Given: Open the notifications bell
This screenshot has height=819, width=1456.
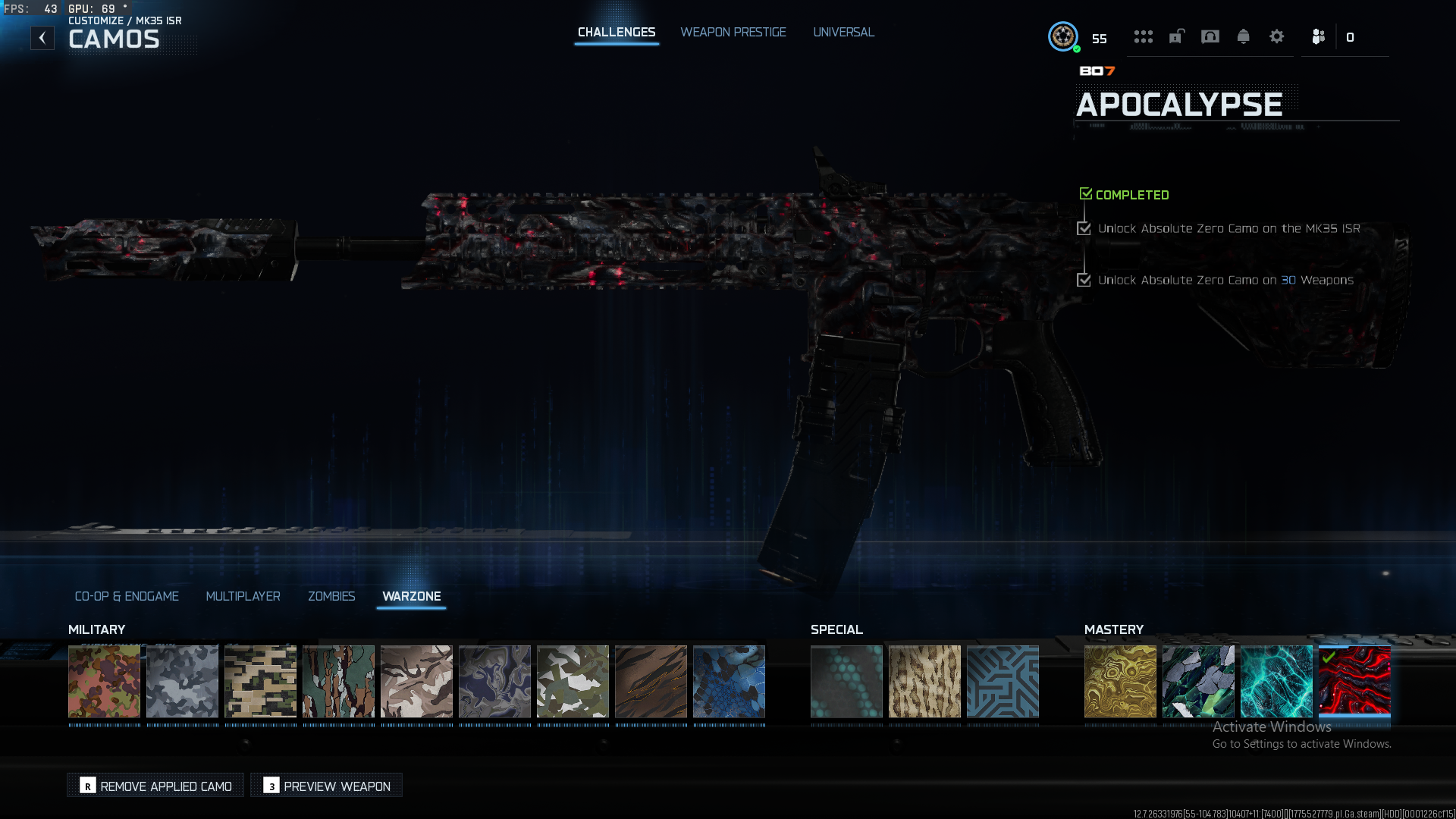Looking at the screenshot, I should (x=1243, y=36).
